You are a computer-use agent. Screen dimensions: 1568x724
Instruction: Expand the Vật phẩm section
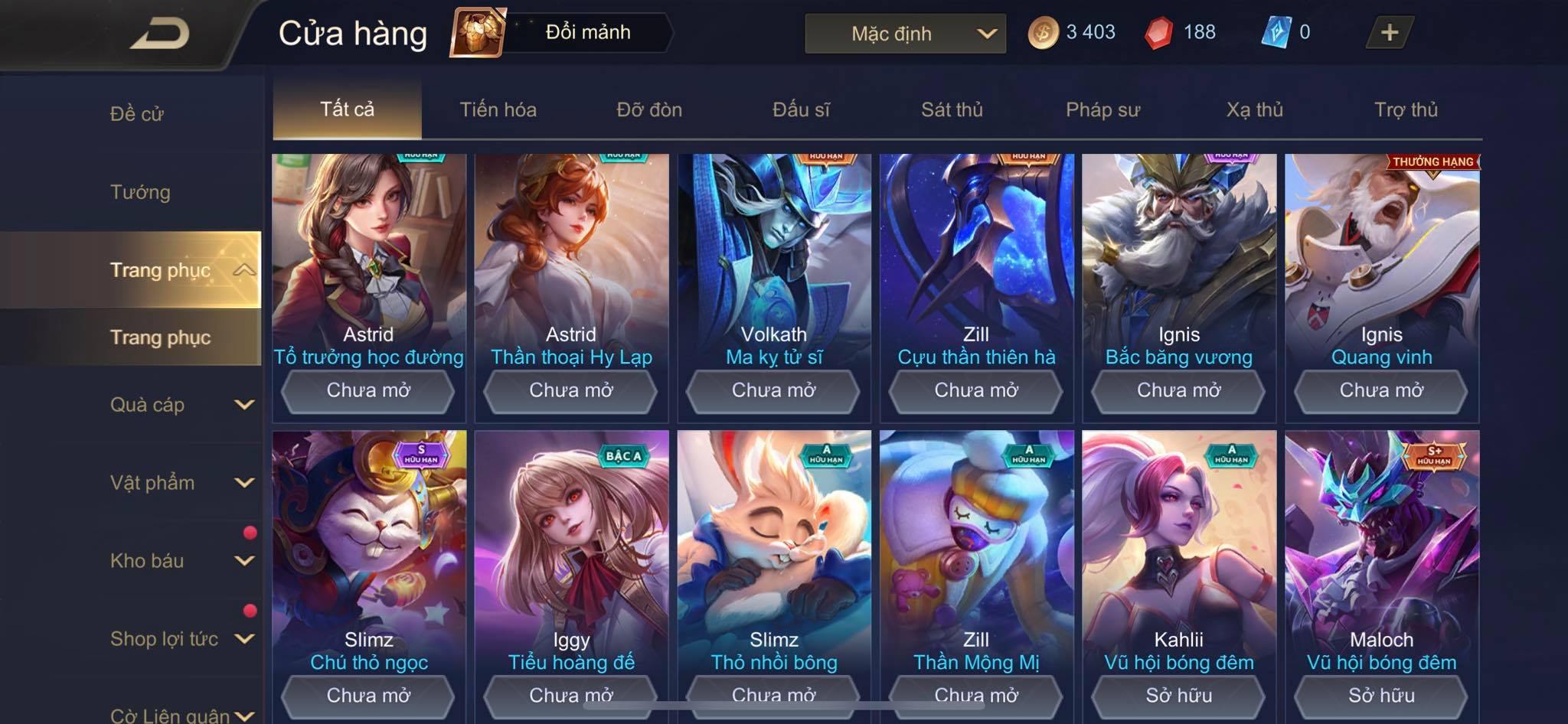point(181,483)
